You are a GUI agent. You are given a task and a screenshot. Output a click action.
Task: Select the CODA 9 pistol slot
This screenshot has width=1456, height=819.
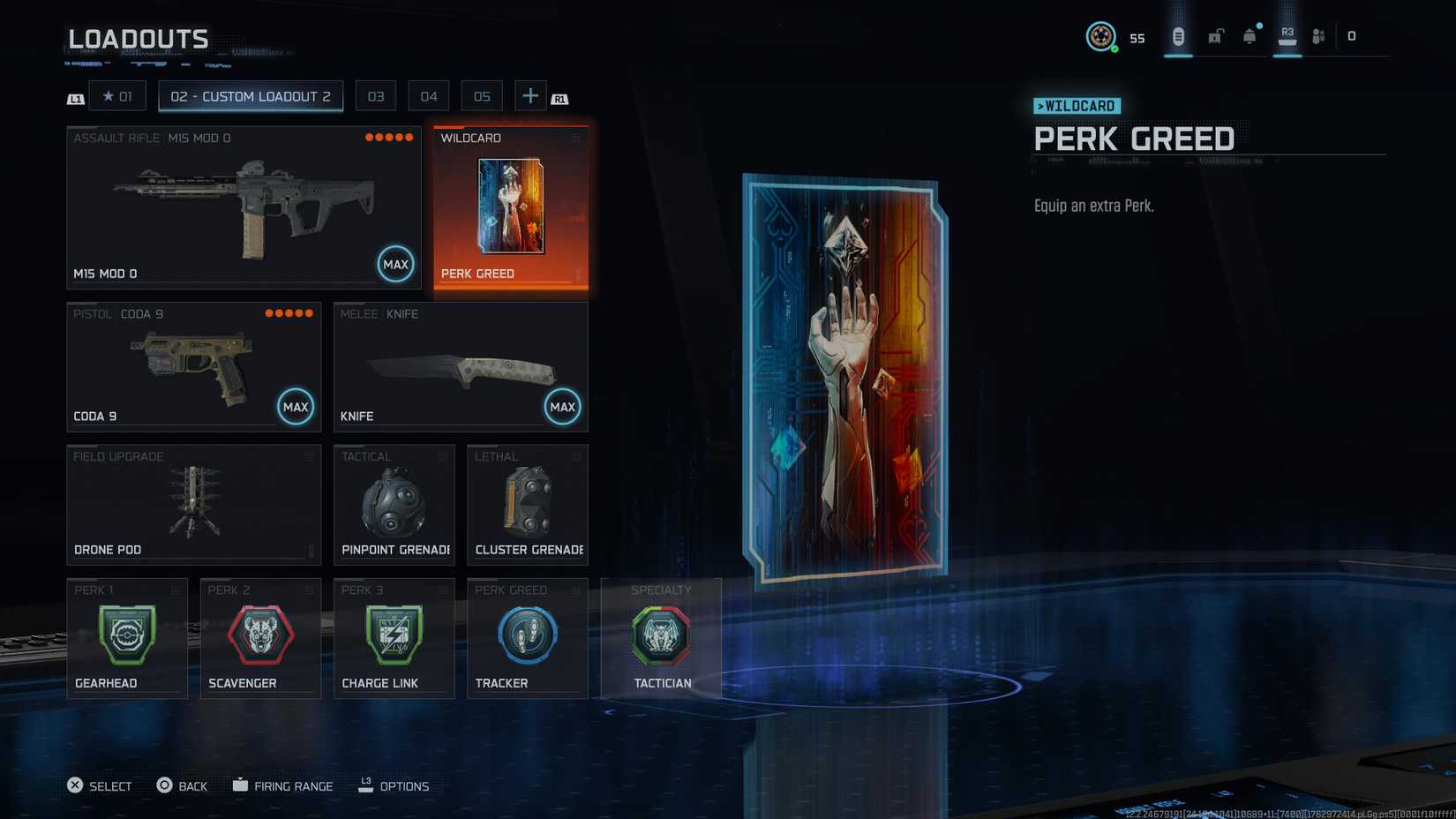tap(194, 367)
